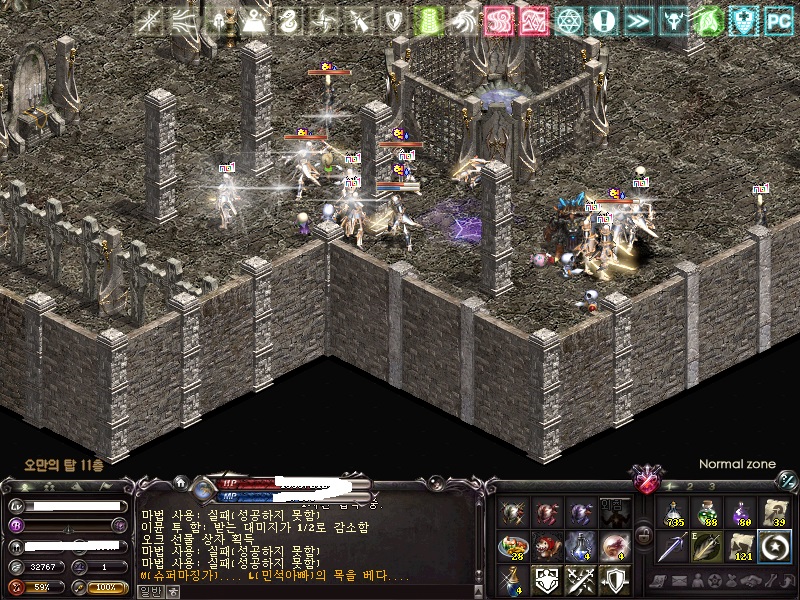Screen dimensions: 800x600
Task: Use the scroll with 39 charges
Action: (x=775, y=513)
